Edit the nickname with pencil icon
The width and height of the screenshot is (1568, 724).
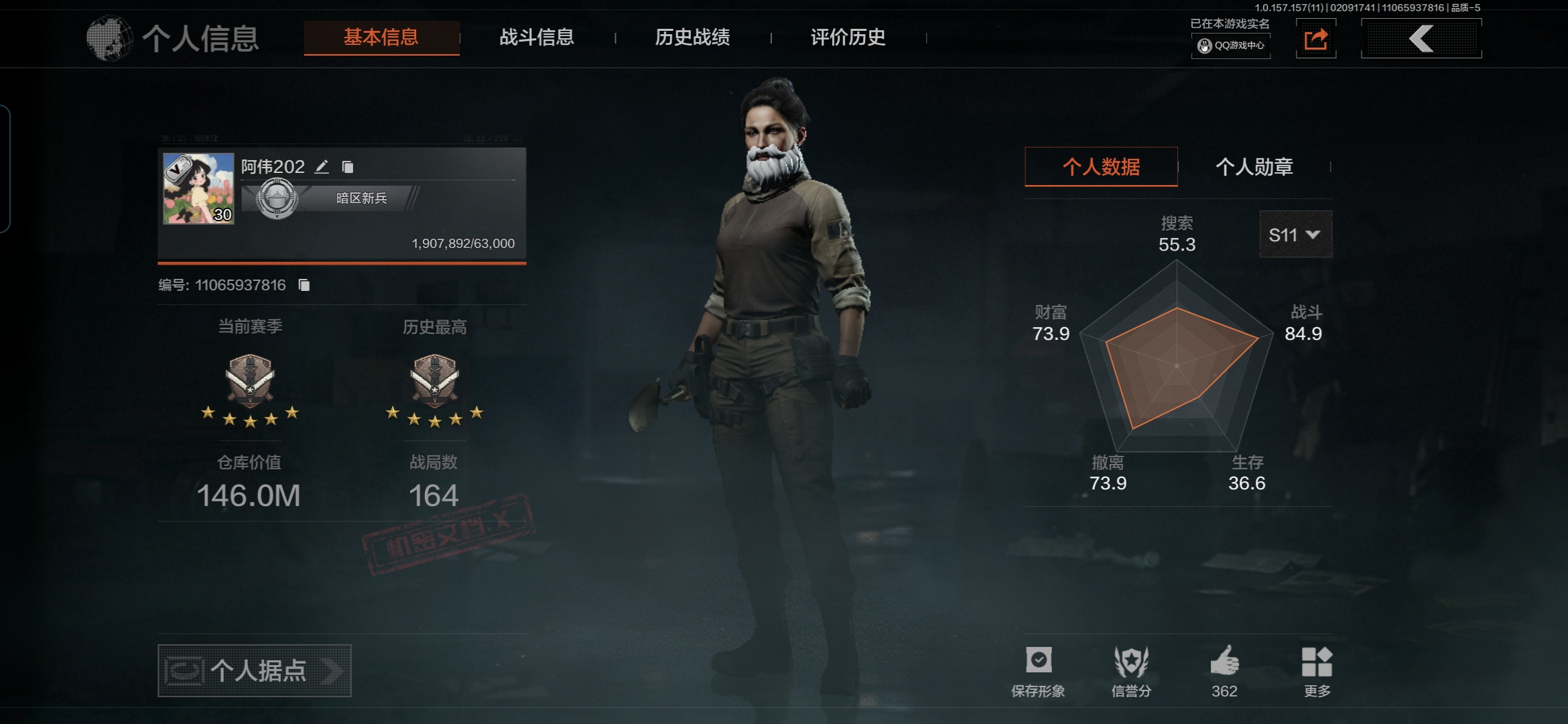[x=322, y=166]
